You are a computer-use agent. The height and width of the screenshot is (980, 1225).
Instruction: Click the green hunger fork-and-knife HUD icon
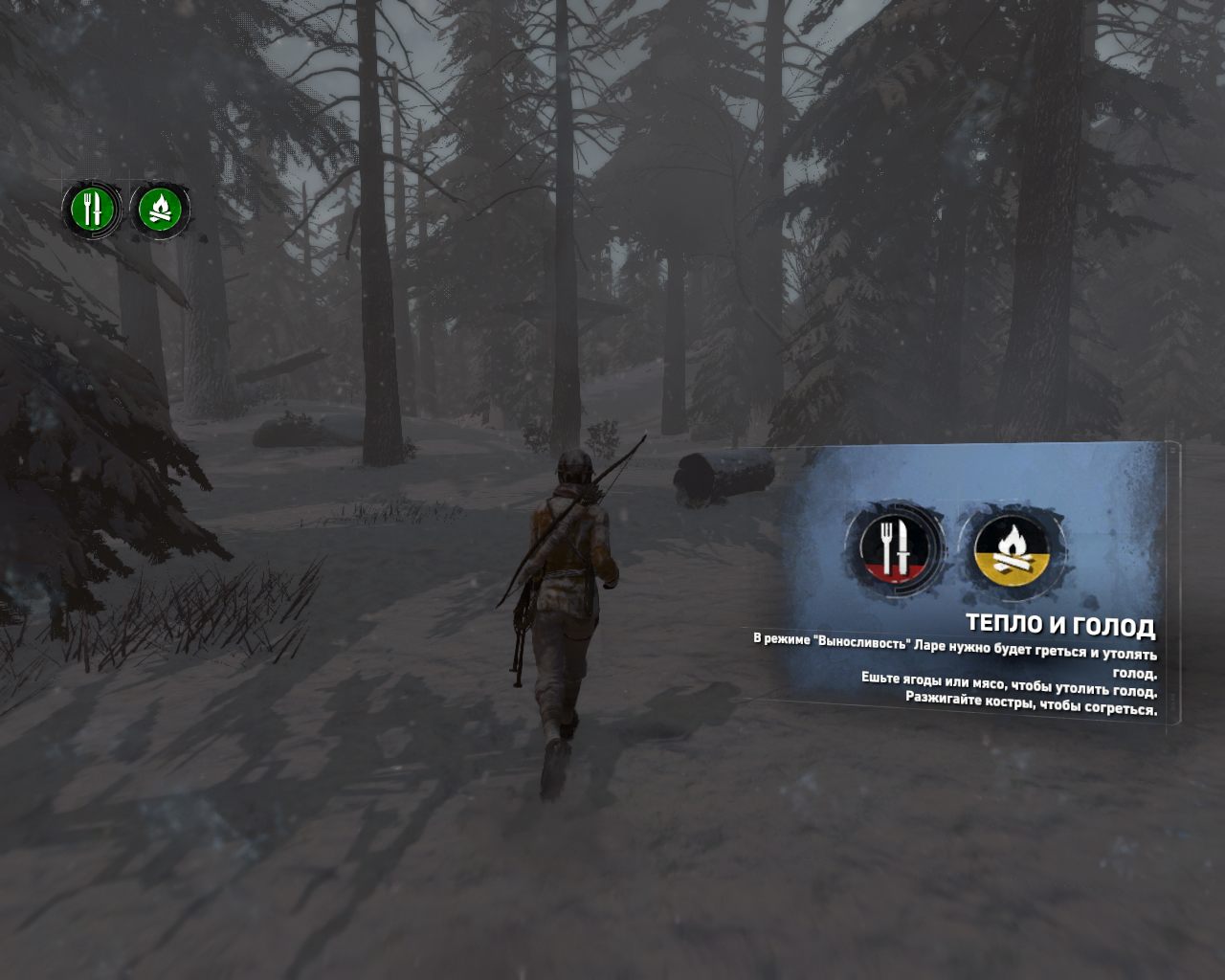click(x=91, y=210)
